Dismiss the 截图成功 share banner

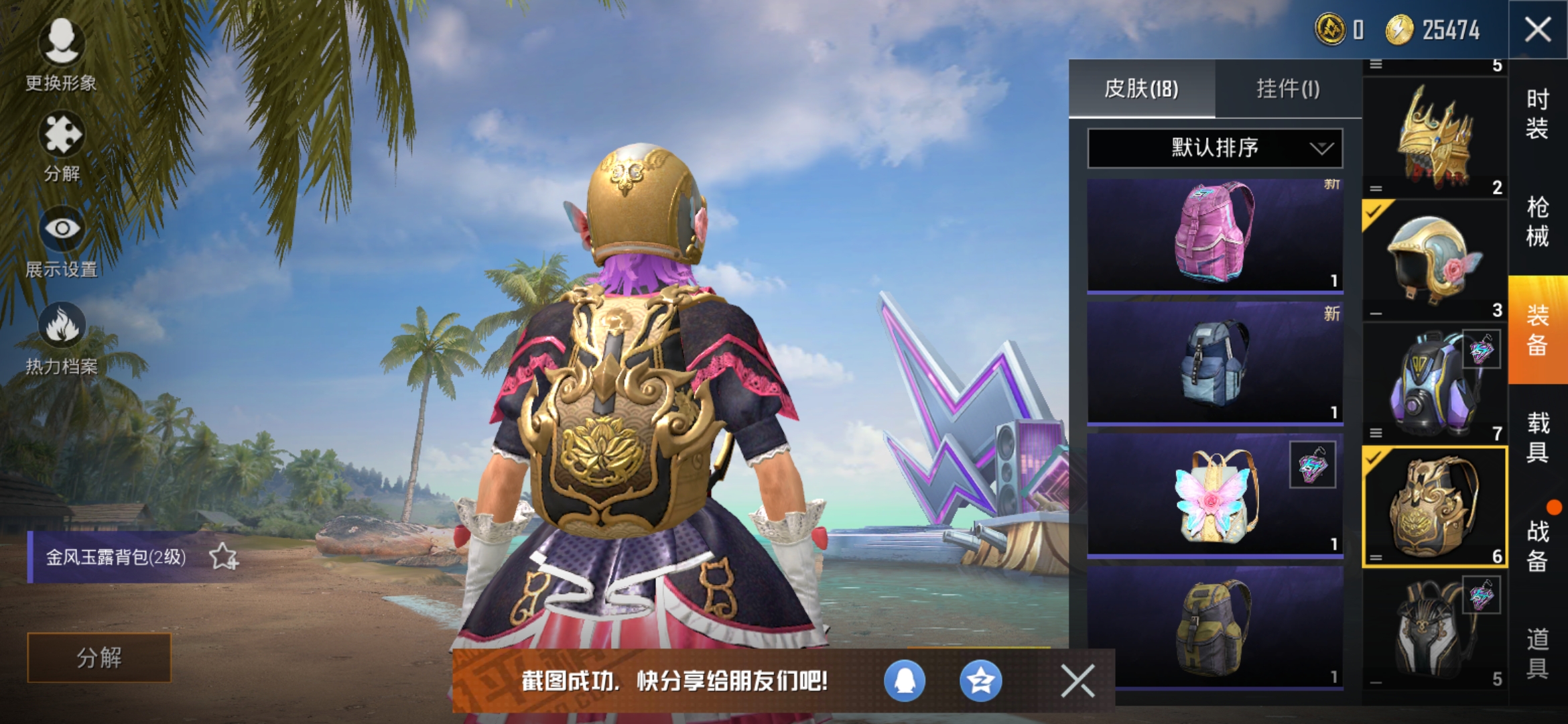coord(1077,681)
